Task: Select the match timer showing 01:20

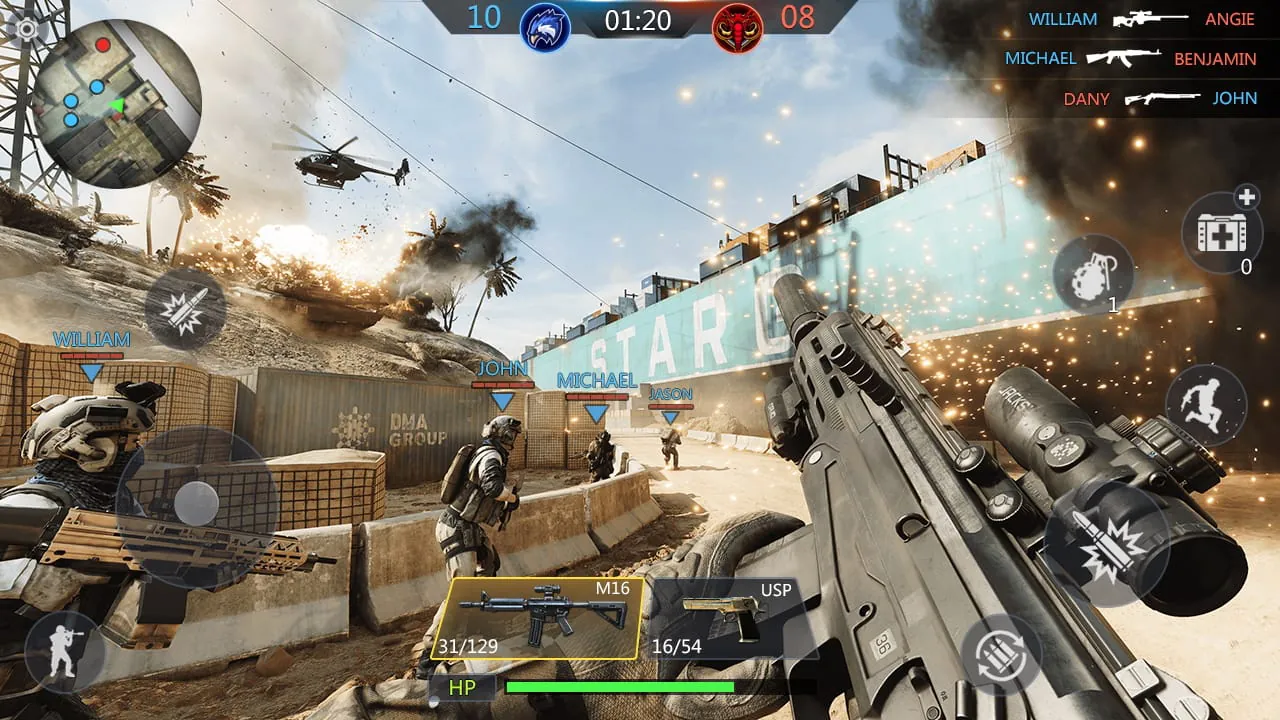Action: click(637, 22)
